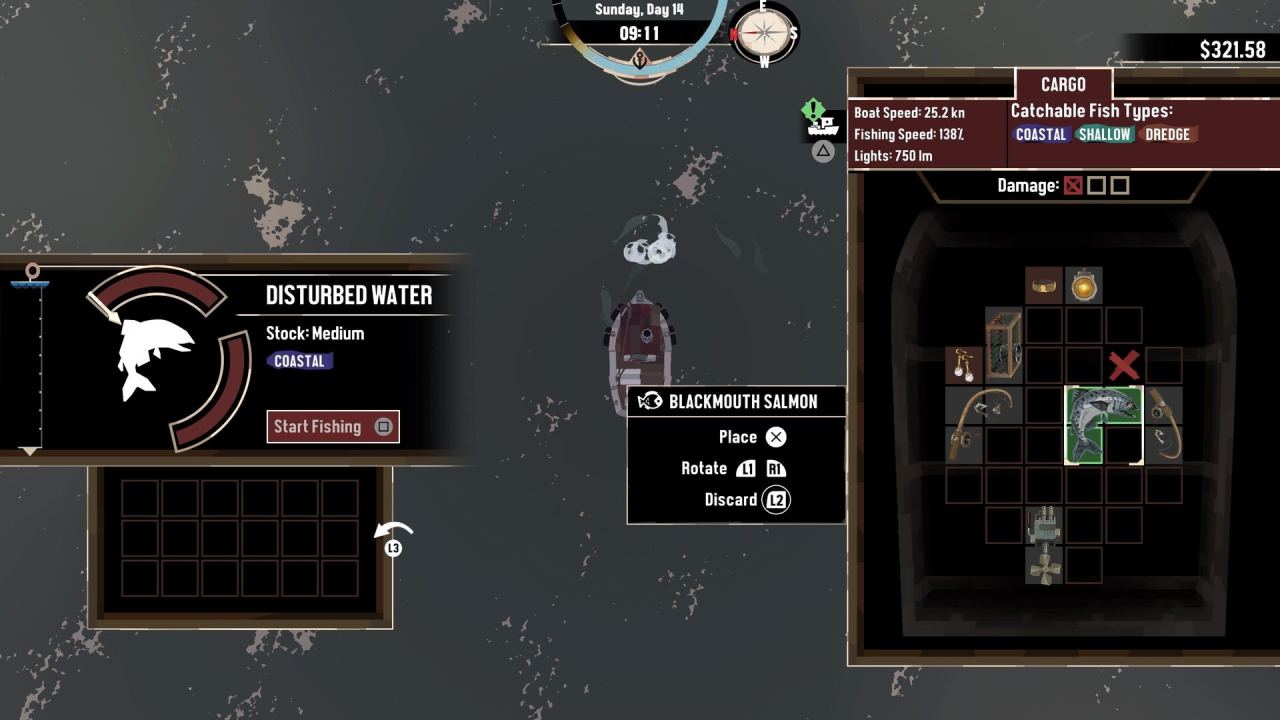The width and height of the screenshot is (1280, 720).
Task: Click the third Damage checkbox
Action: pyautogui.click(x=1119, y=185)
